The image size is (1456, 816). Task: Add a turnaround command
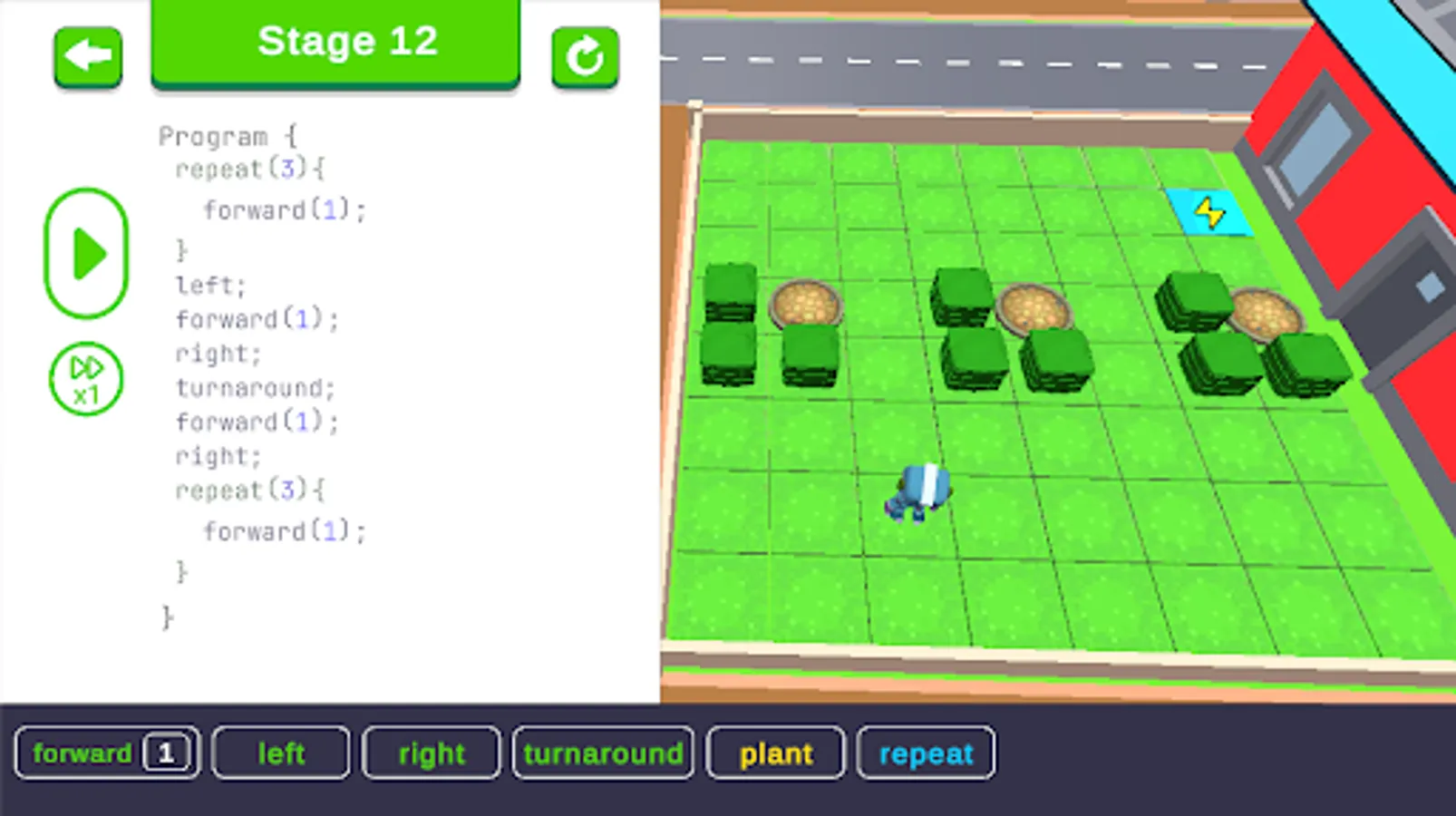[x=603, y=752]
